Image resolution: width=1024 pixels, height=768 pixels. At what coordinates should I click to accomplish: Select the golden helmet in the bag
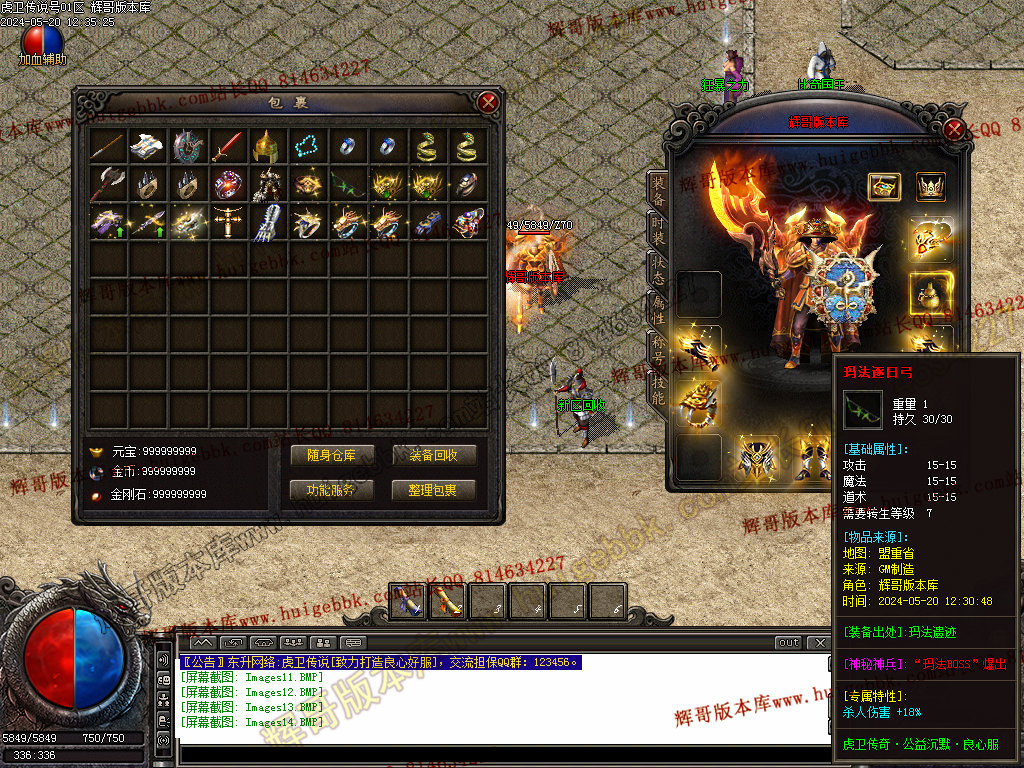(x=267, y=146)
